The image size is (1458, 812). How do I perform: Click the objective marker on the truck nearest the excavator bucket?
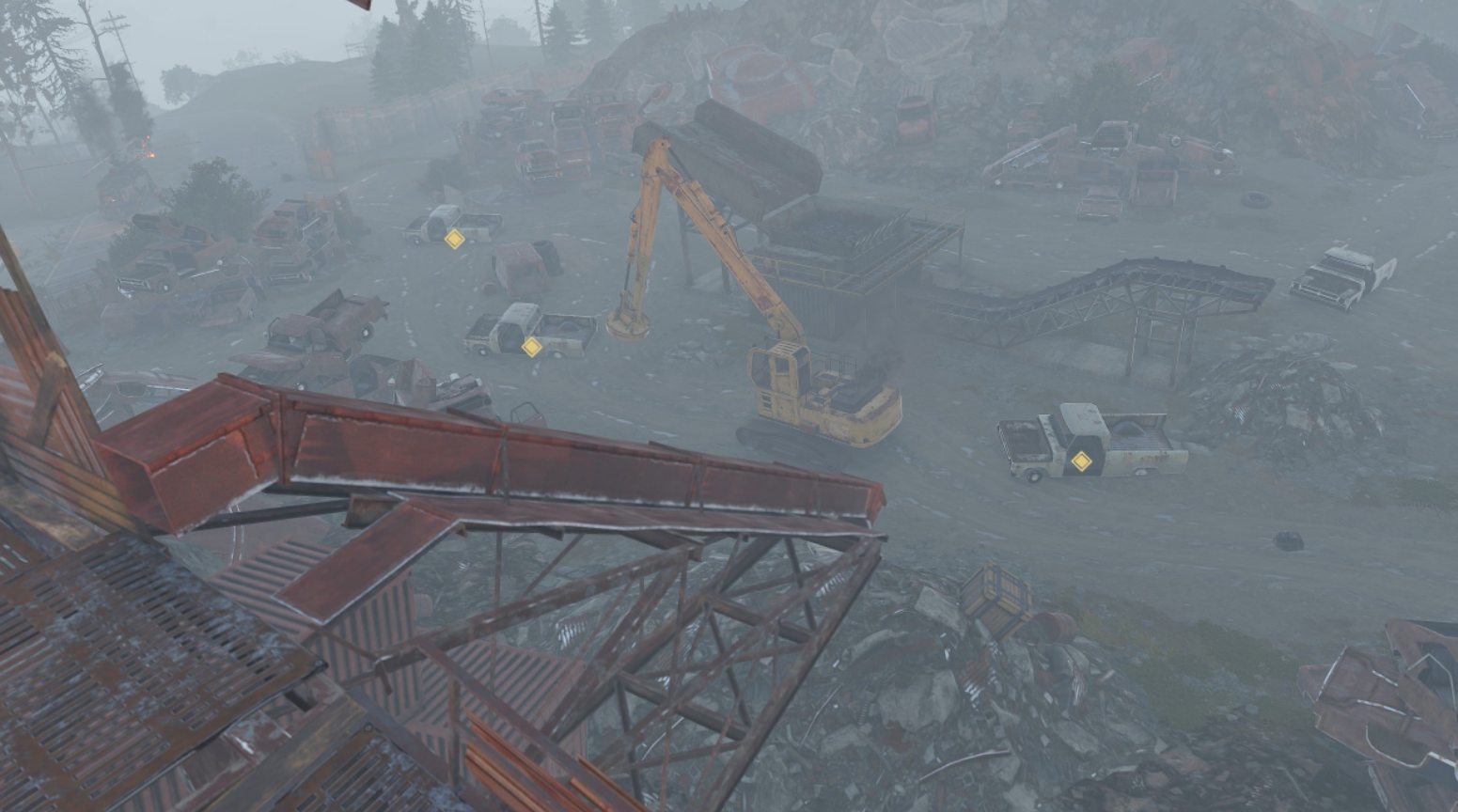(x=531, y=347)
